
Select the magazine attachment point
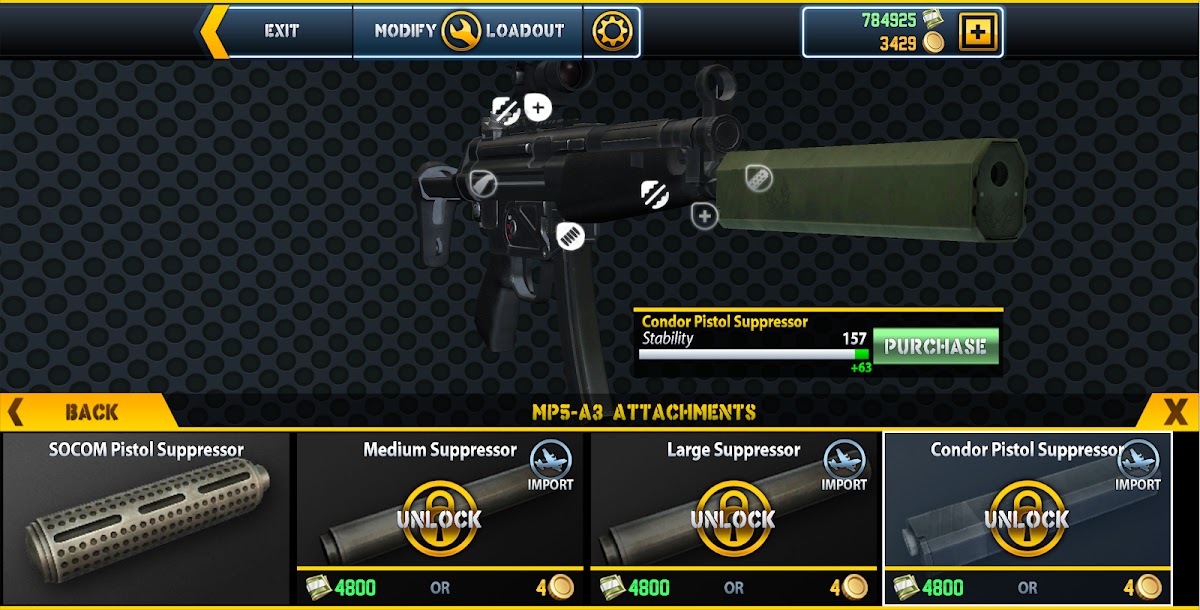pos(570,236)
